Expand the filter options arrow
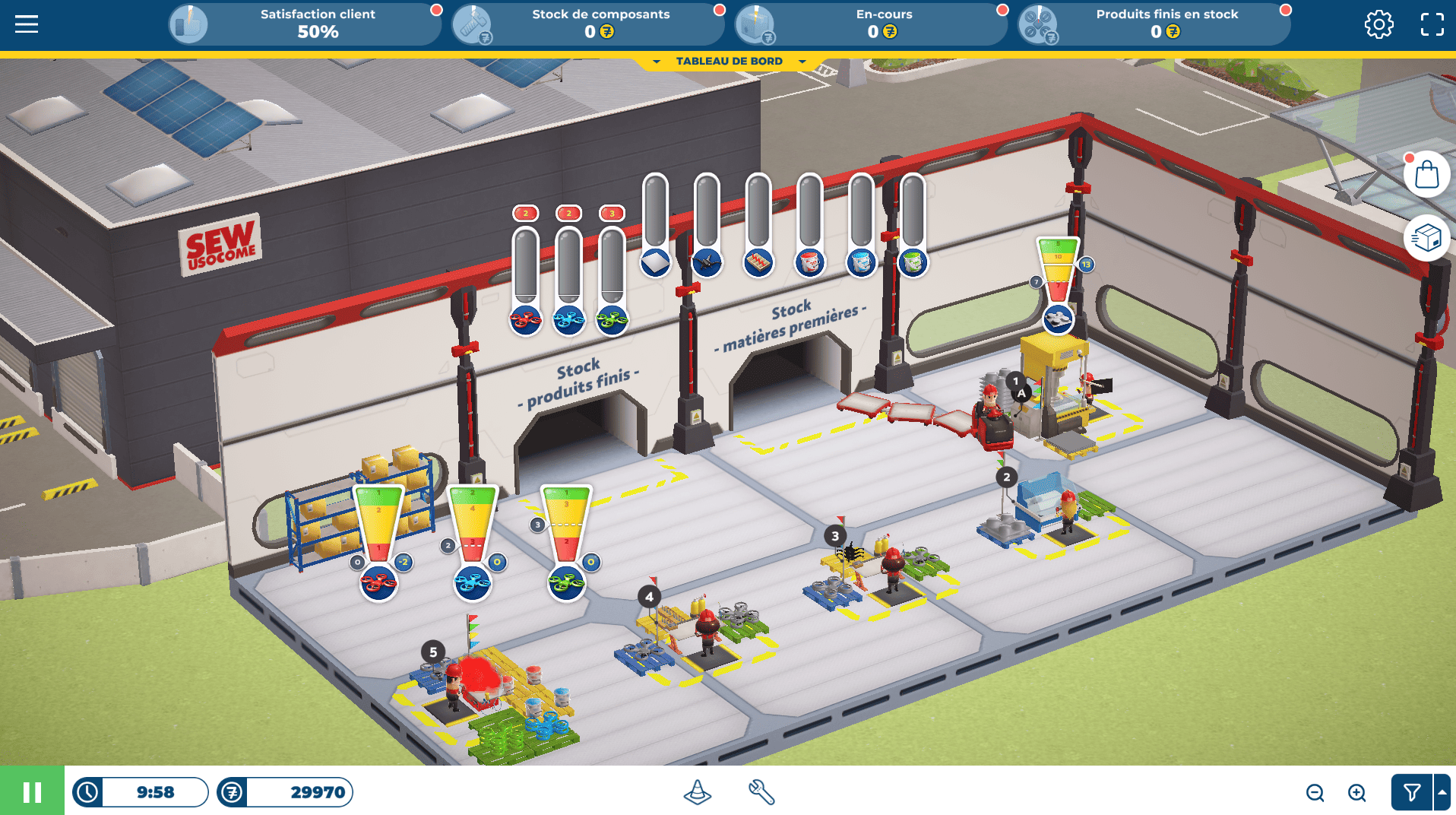The image size is (1456, 815). click(x=1442, y=793)
